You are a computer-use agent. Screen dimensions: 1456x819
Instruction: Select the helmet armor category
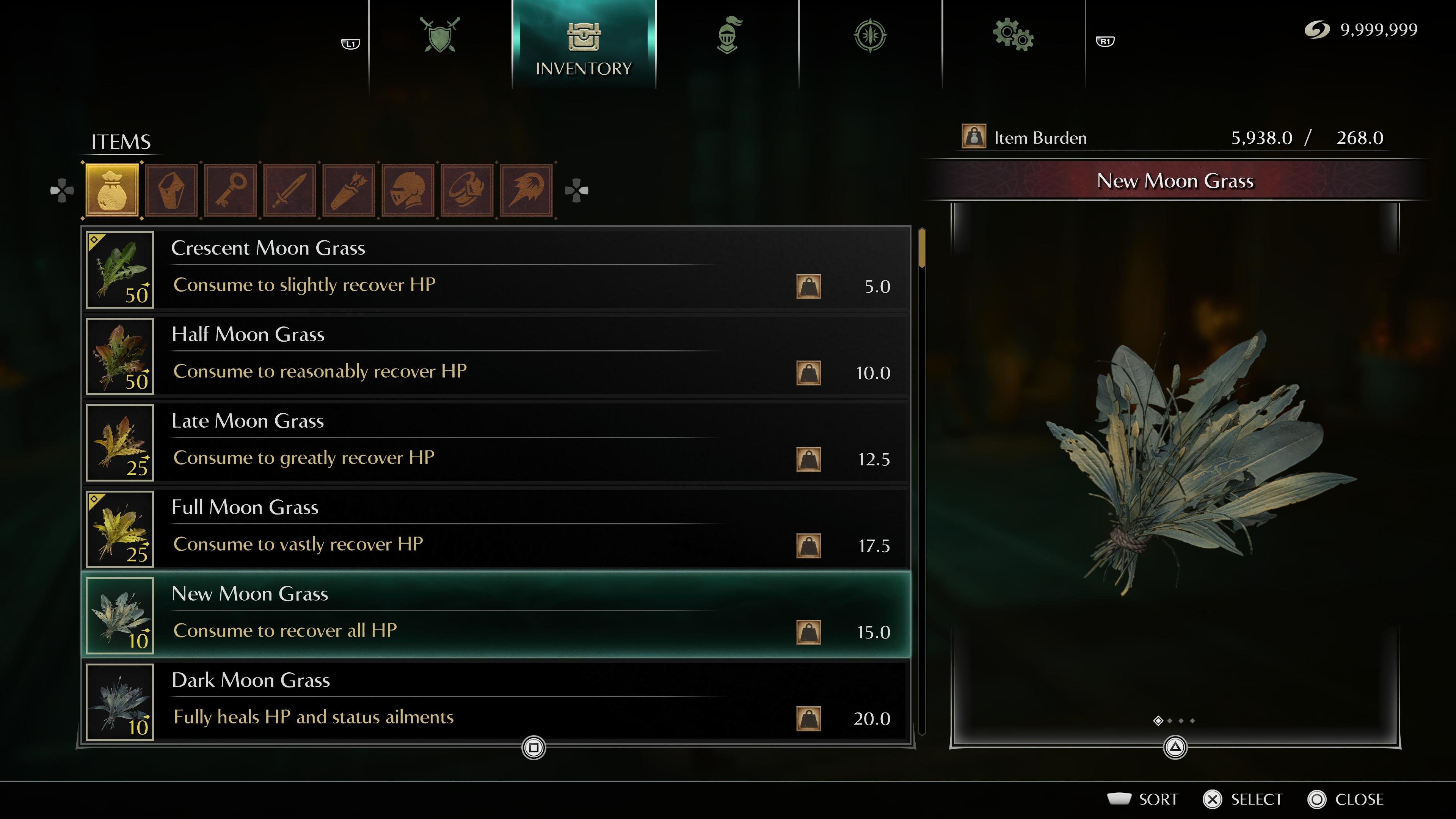point(408,190)
